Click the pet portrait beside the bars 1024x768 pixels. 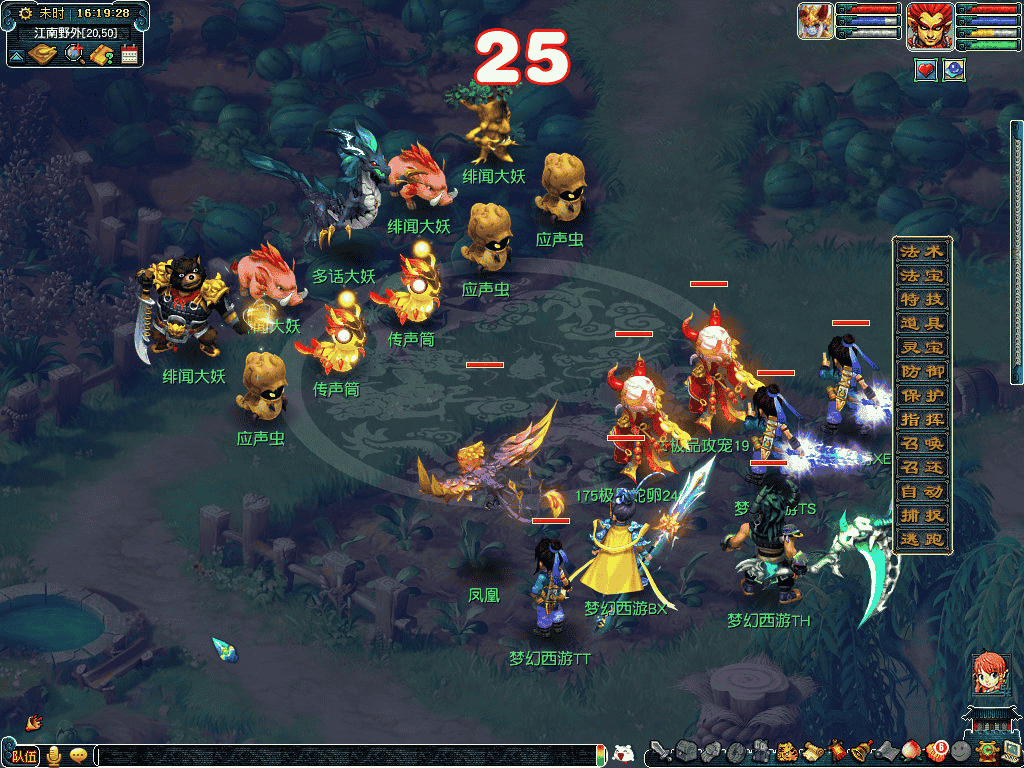pyautogui.click(x=815, y=21)
